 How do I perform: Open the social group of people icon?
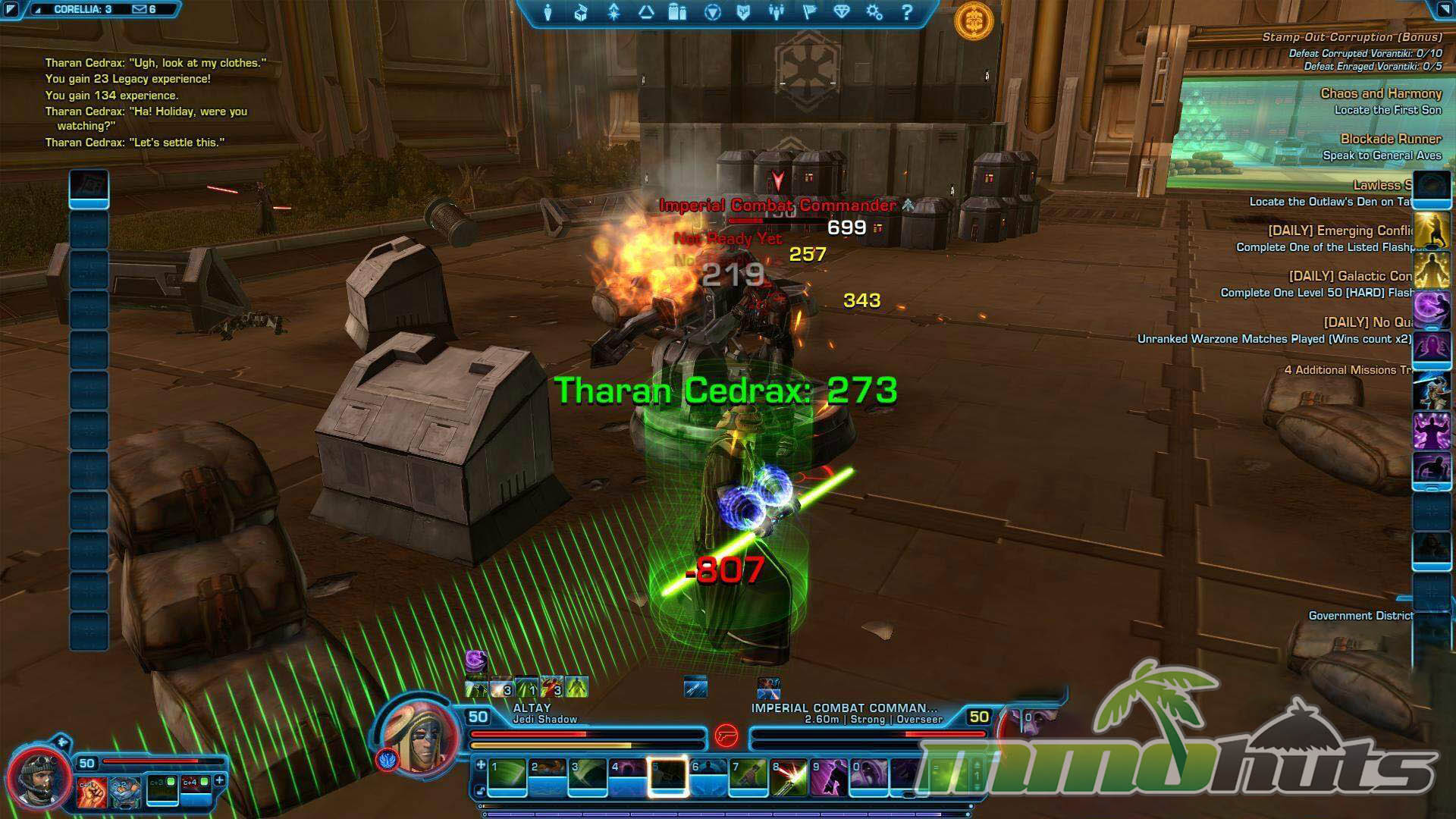(x=776, y=13)
